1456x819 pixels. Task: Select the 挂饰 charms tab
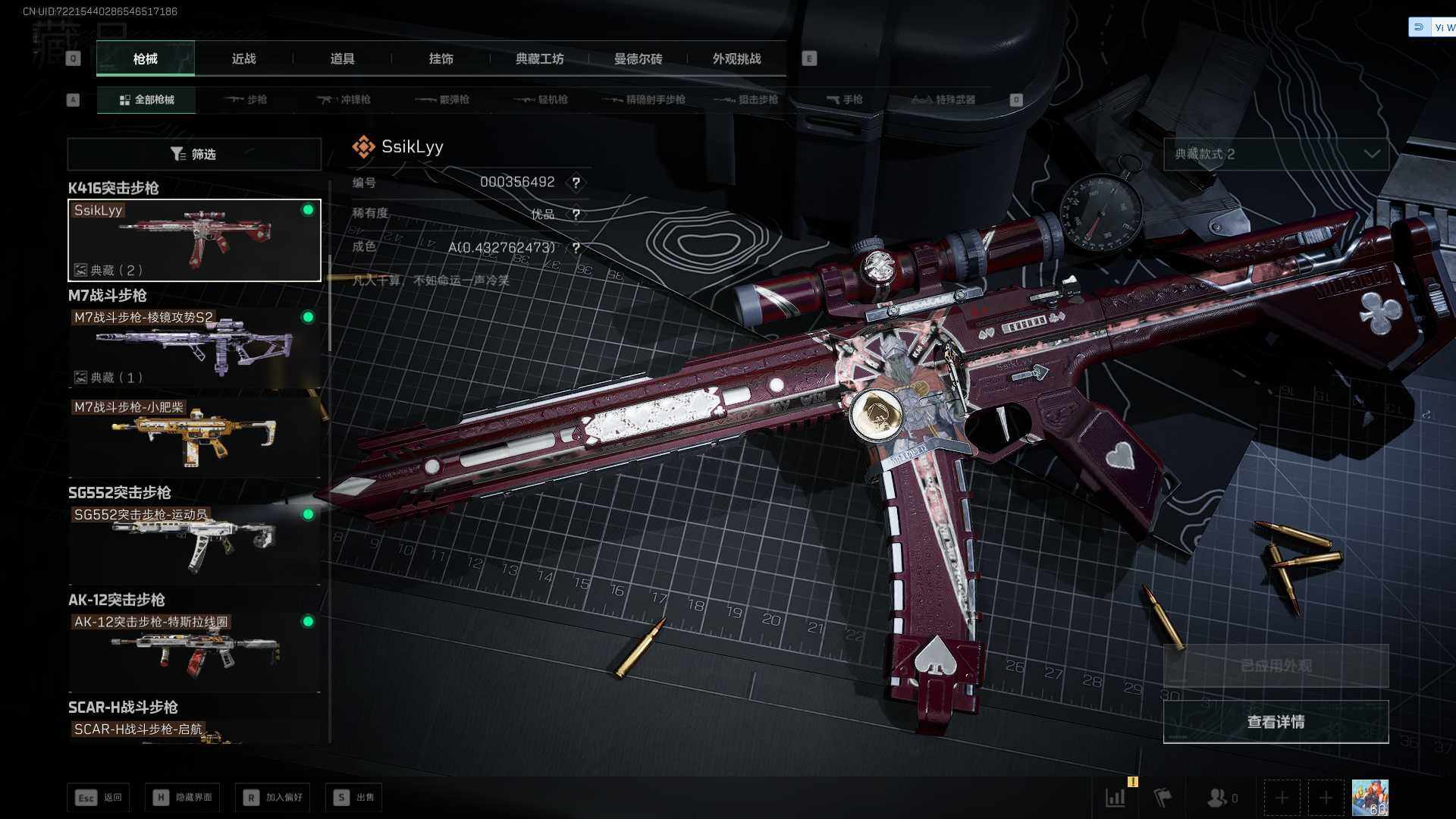pyautogui.click(x=441, y=58)
